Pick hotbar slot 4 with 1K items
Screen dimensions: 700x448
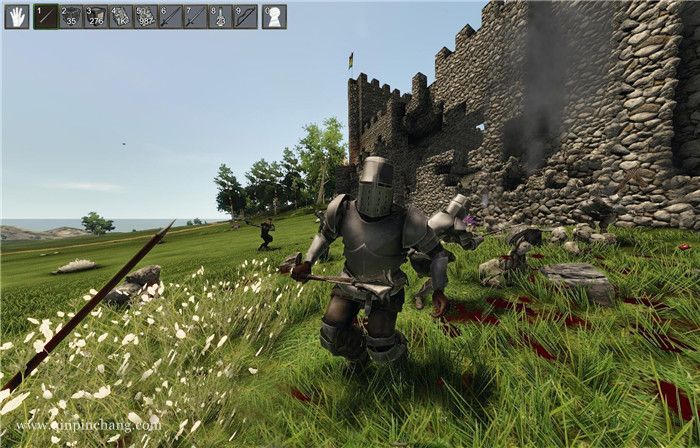pyautogui.click(x=121, y=16)
